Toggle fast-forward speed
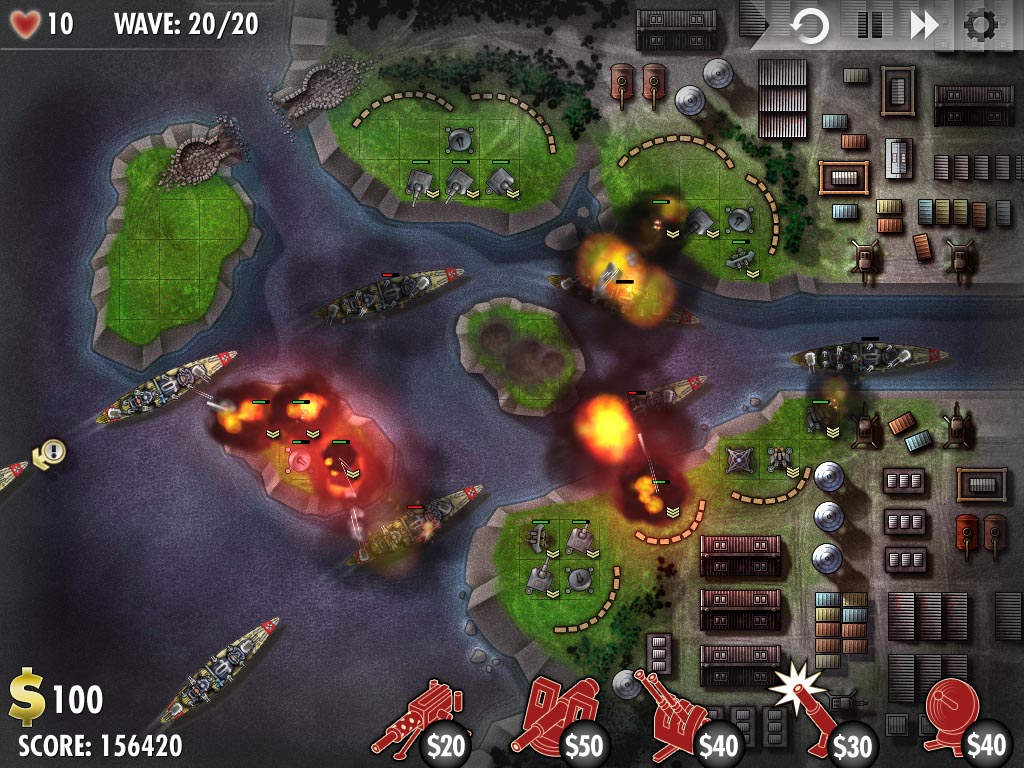This screenshot has height=768, width=1024. (x=924, y=25)
